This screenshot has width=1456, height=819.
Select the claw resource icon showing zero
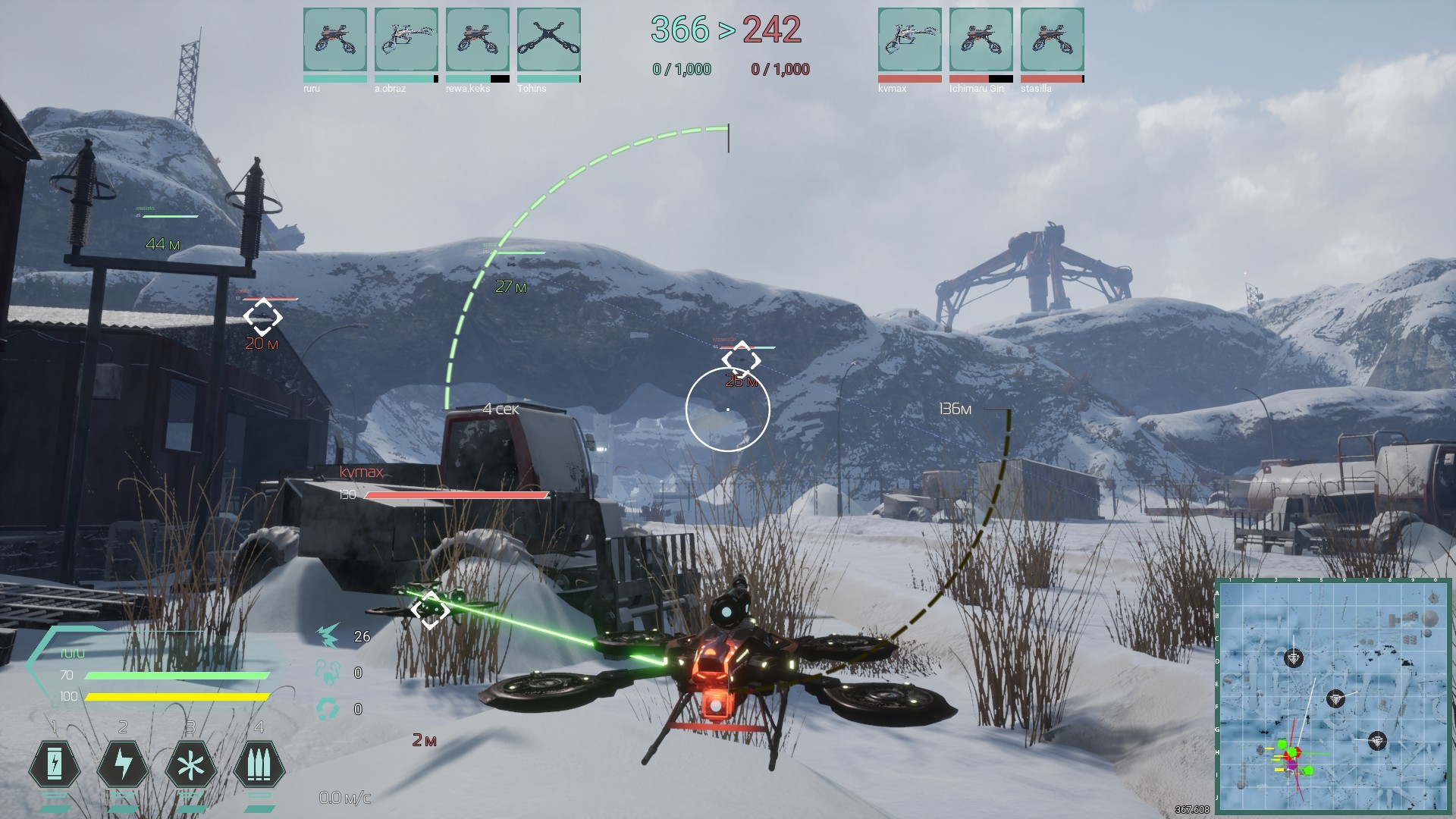click(328, 672)
